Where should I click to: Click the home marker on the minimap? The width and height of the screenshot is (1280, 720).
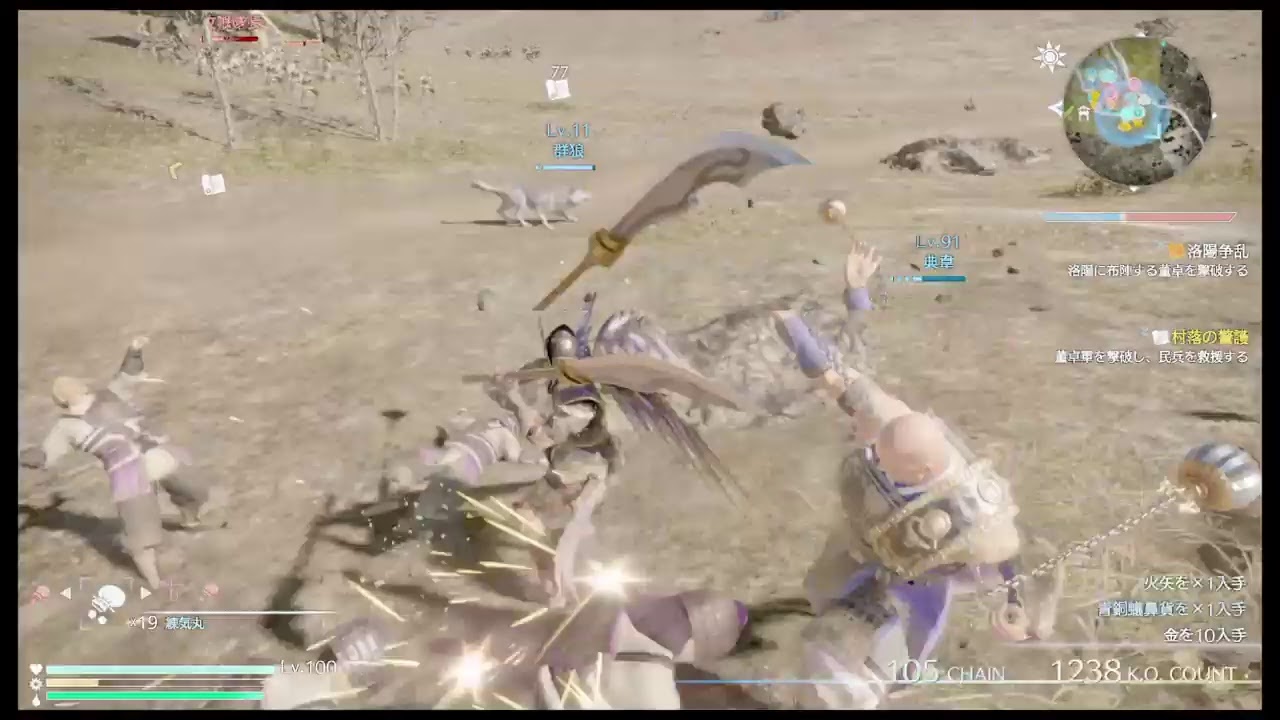coord(1083,113)
